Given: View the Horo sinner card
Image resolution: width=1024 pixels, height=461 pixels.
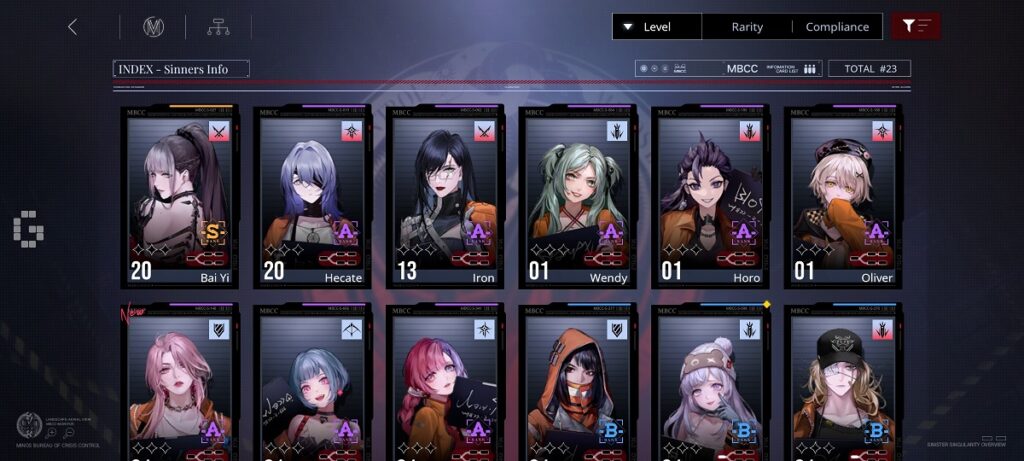Looking at the screenshot, I should [x=709, y=197].
